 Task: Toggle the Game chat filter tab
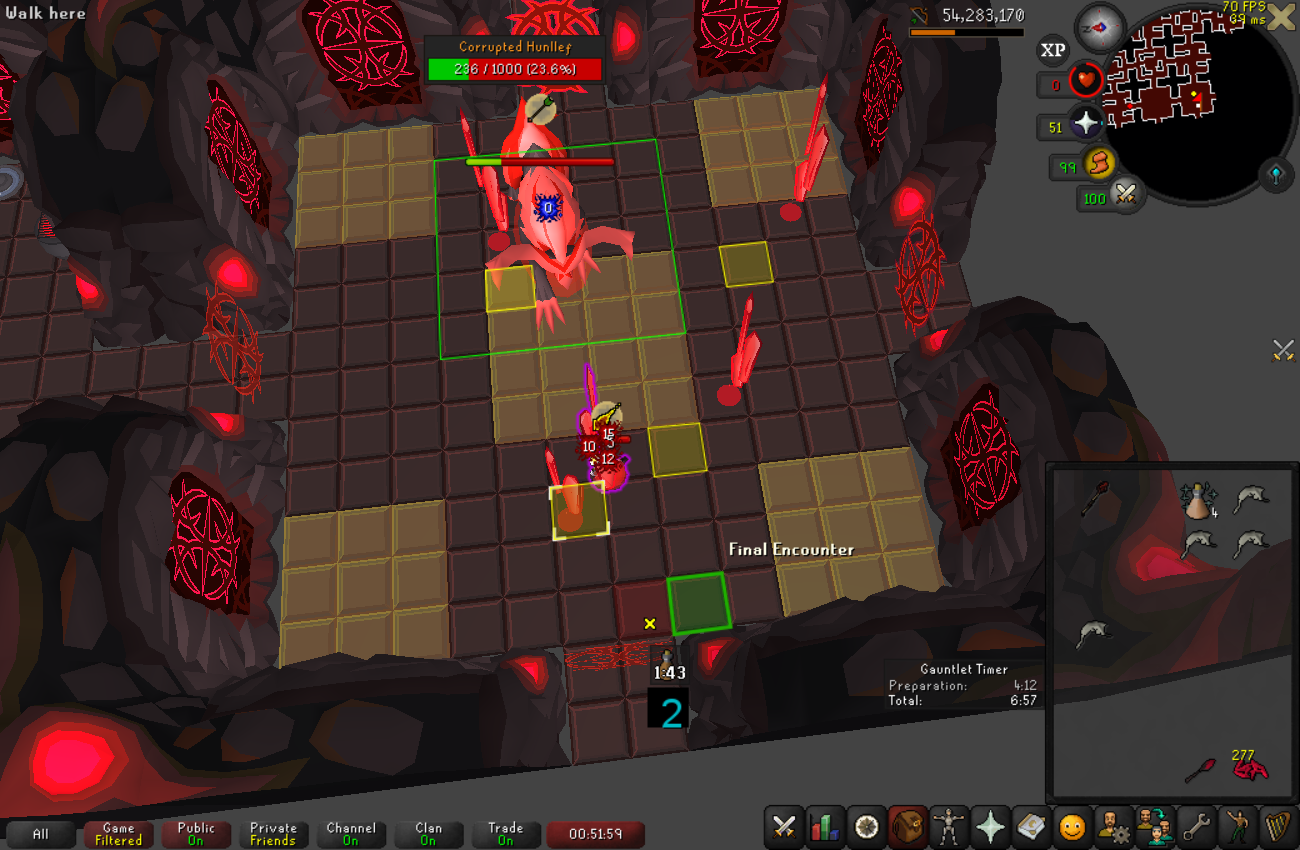pyautogui.click(x=118, y=834)
